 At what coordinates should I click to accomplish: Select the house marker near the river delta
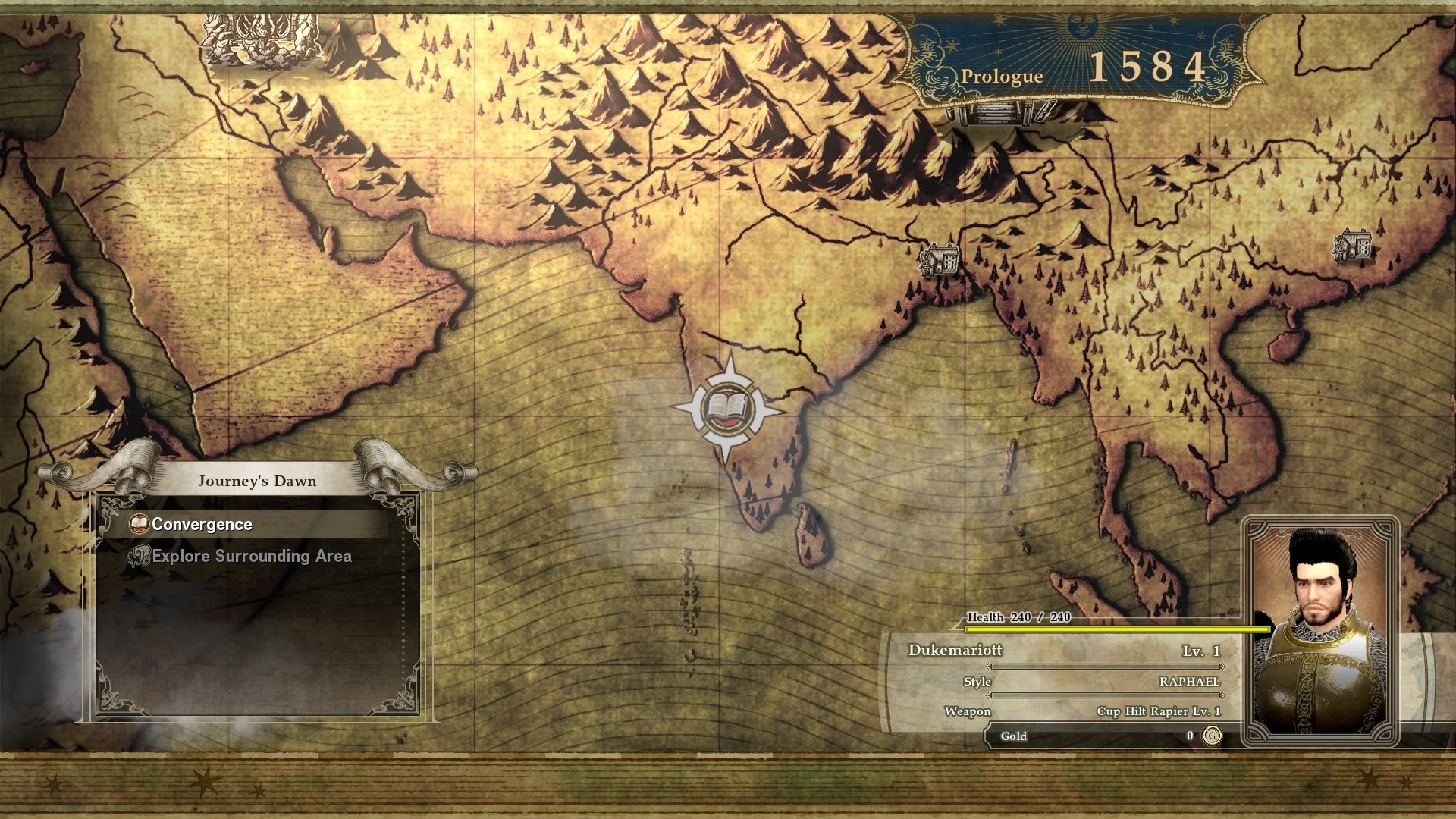point(939,260)
